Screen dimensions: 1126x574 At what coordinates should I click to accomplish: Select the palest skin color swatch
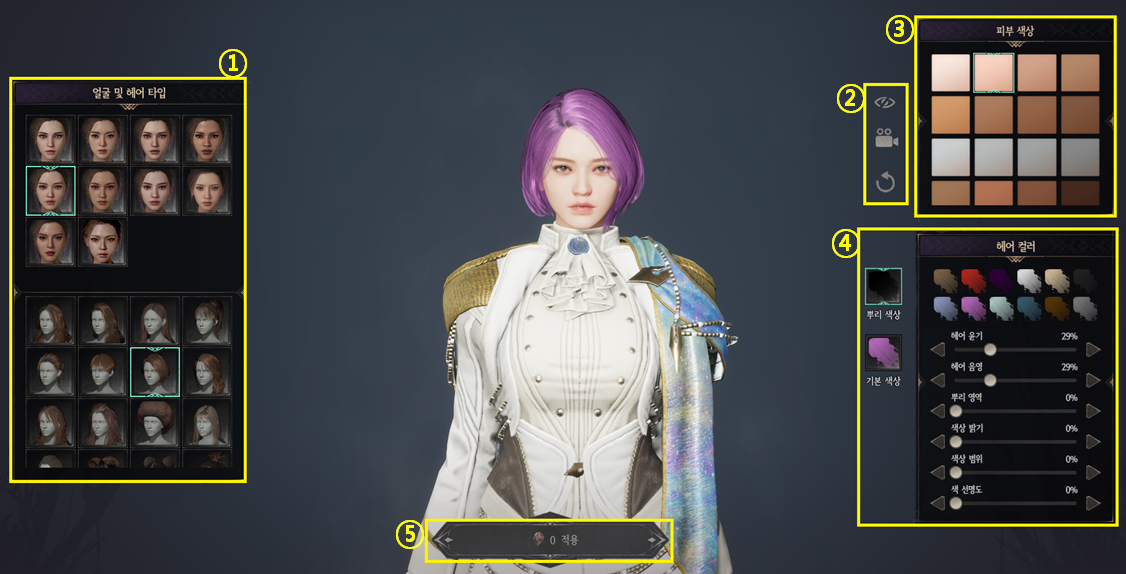(x=950, y=72)
